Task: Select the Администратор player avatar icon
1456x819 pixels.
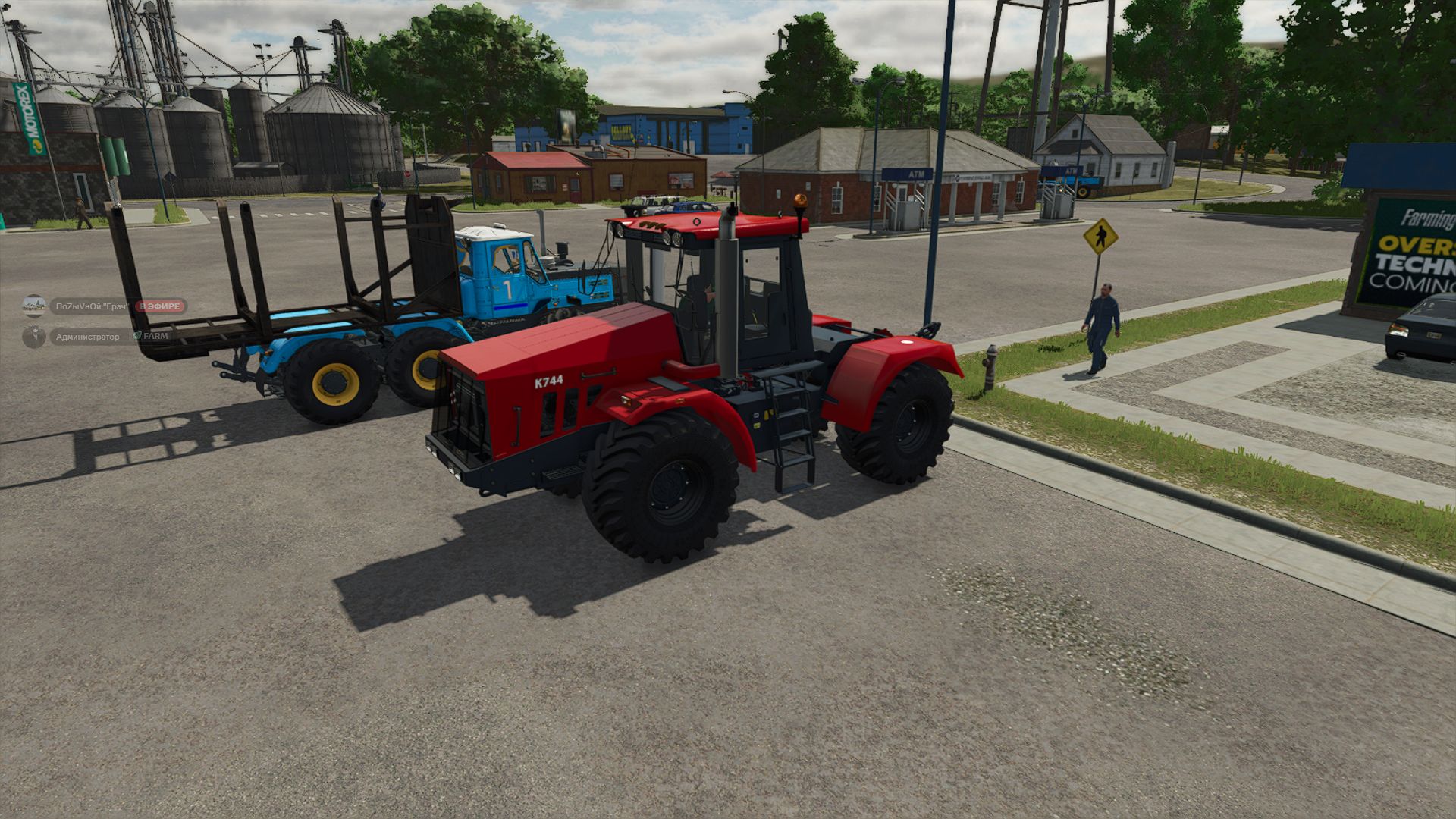Action: (34, 335)
